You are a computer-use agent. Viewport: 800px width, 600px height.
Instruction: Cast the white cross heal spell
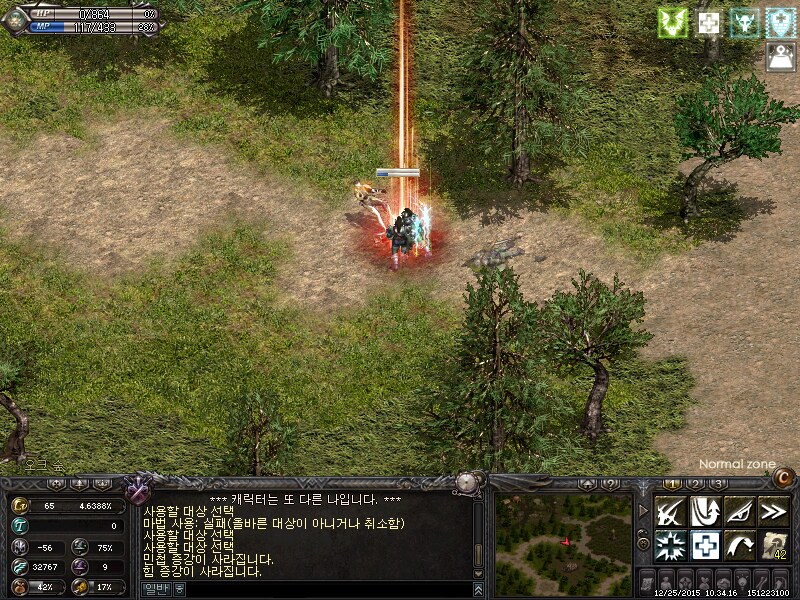[x=705, y=545]
